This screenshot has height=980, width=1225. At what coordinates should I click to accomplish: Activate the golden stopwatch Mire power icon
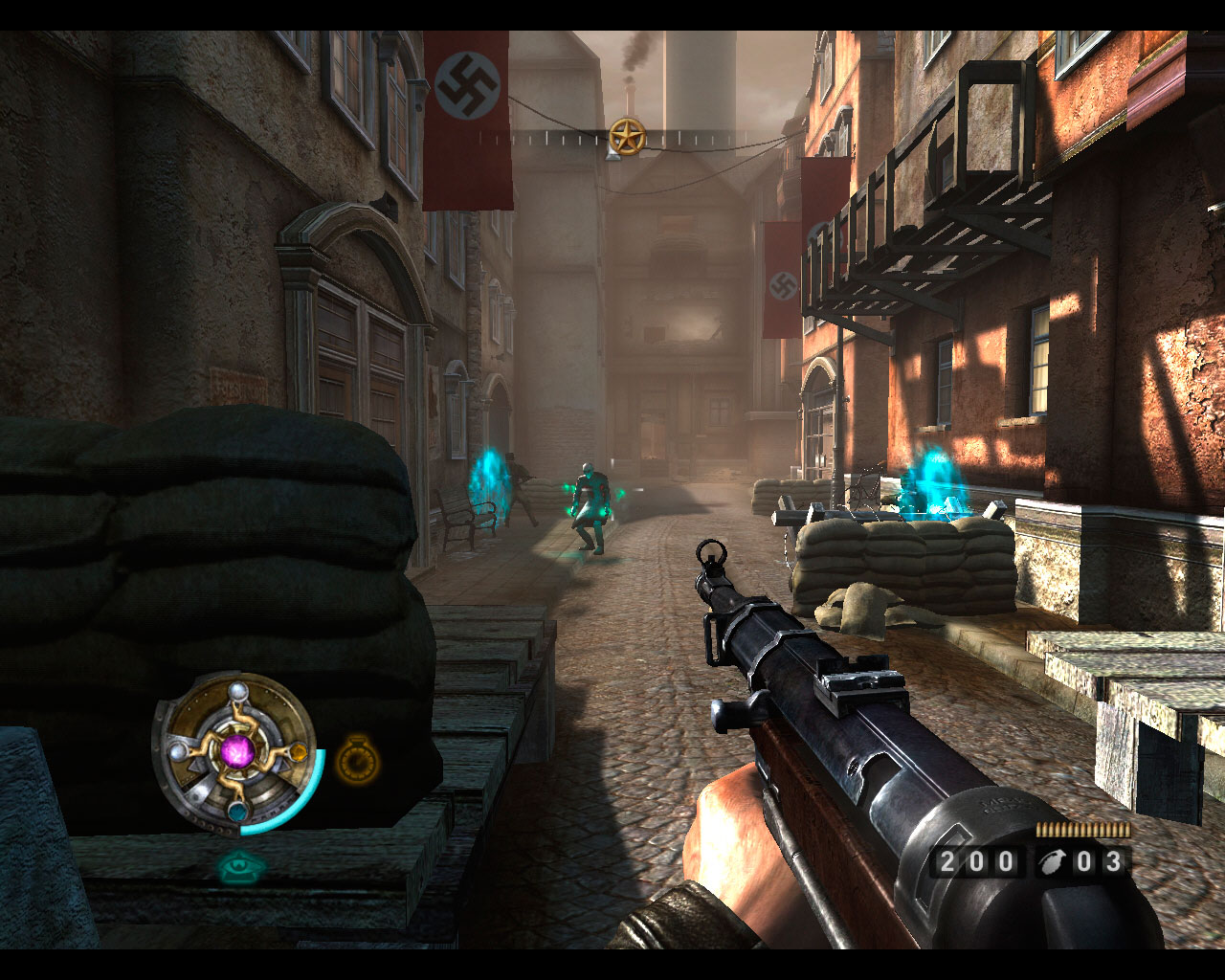click(x=358, y=761)
